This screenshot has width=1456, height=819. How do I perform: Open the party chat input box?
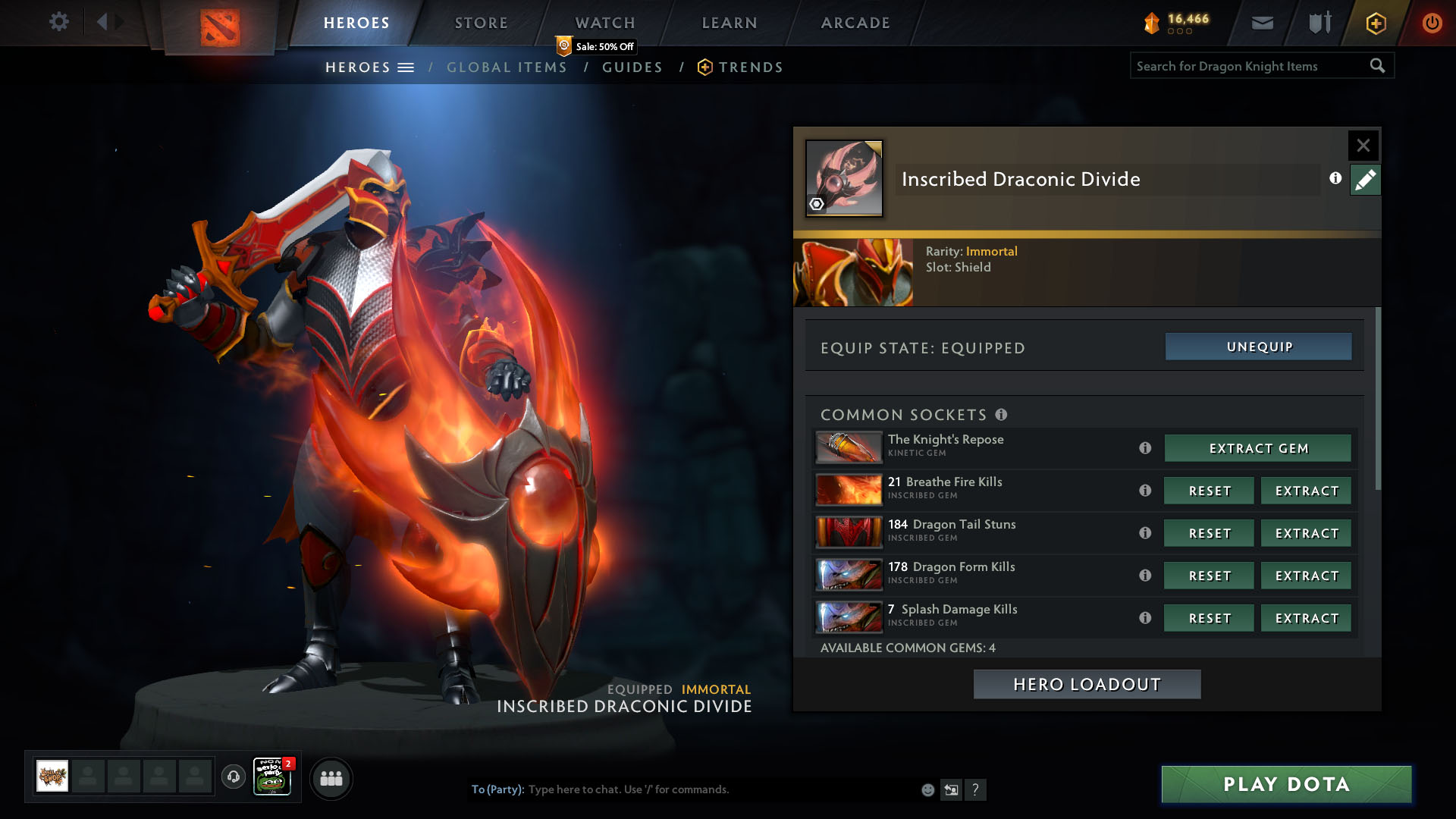click(720, 789)
